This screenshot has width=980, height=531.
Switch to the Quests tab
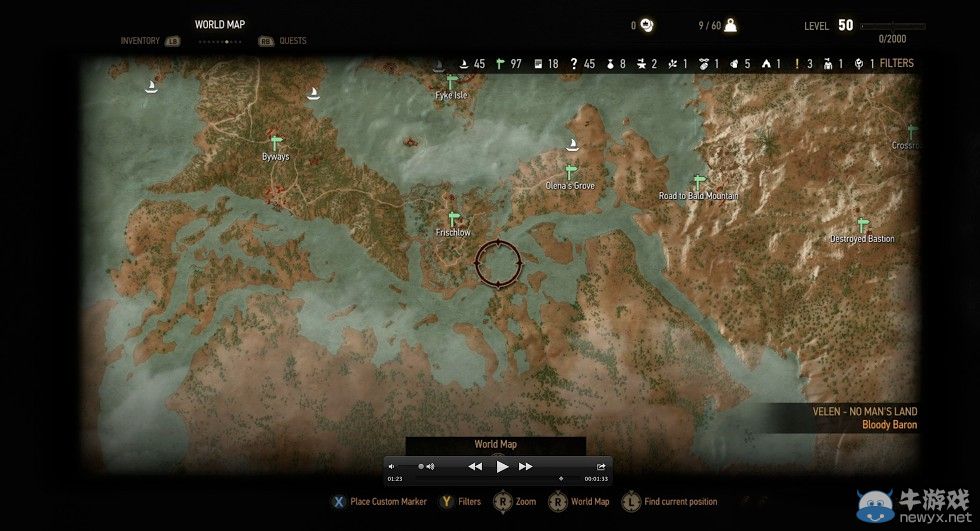(x=293, y=41)
